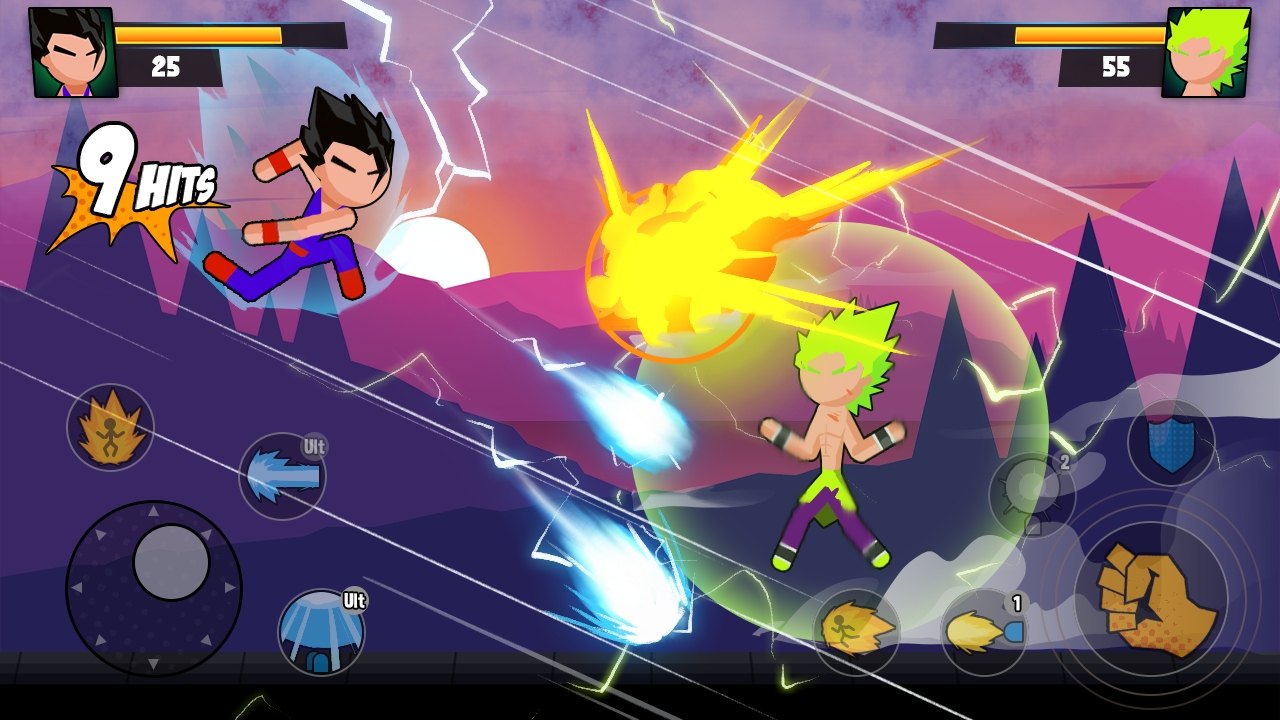This screenshot has width=1280, height=720.
Task: Activate the power-up transformation aura button
Action: pyautogui.click(x=110, y=428)
